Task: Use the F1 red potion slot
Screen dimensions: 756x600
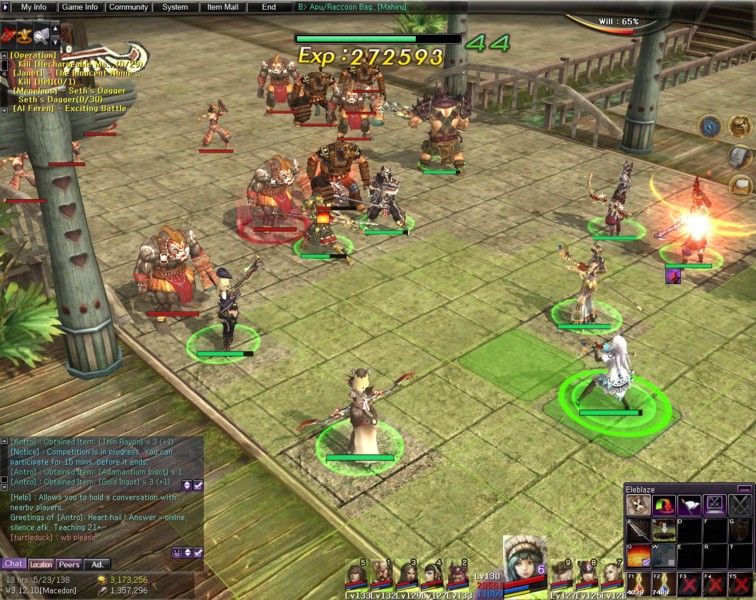Action: click(637, 583)
